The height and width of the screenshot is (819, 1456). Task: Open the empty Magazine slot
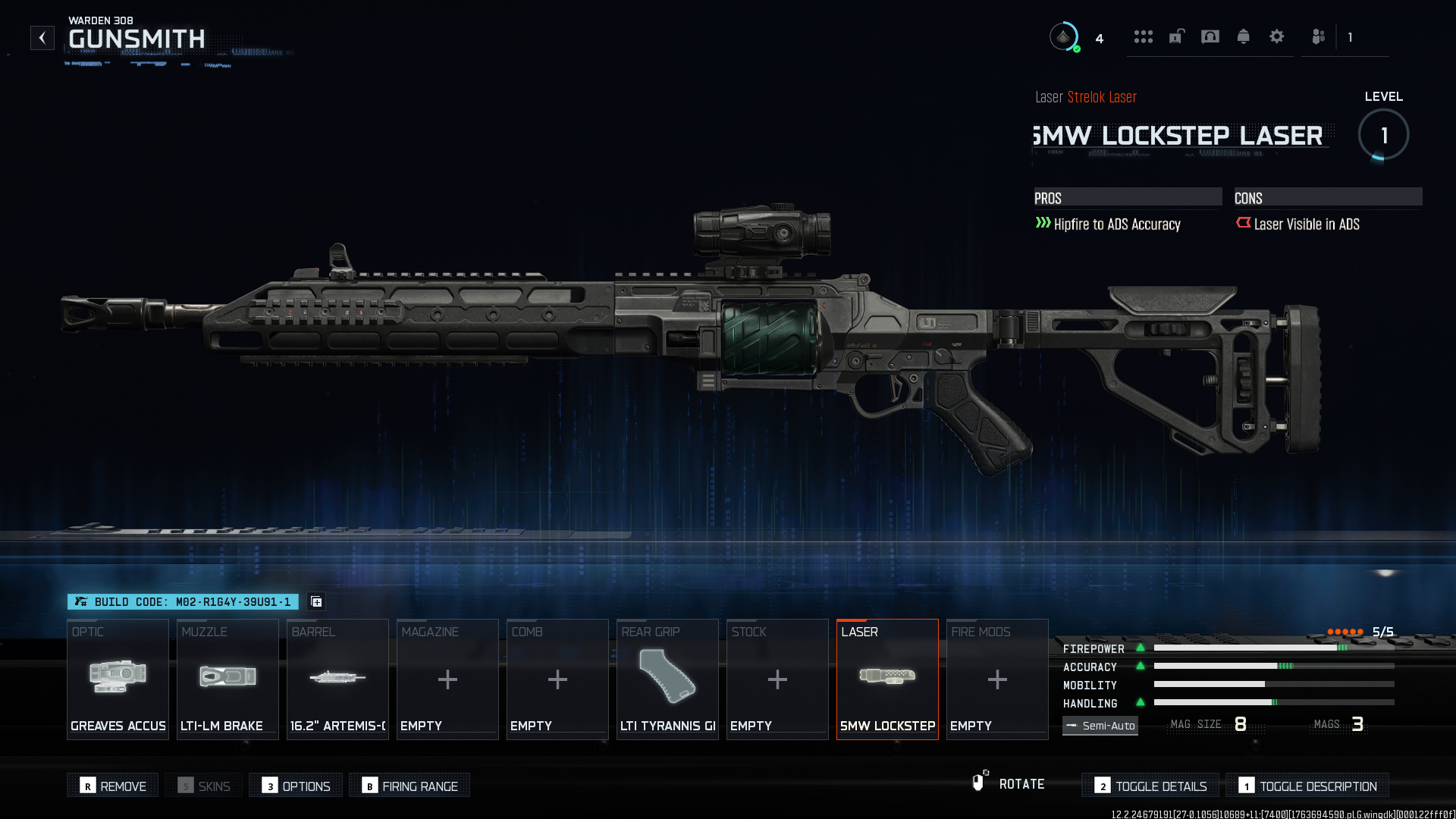(x=447, y=679)
